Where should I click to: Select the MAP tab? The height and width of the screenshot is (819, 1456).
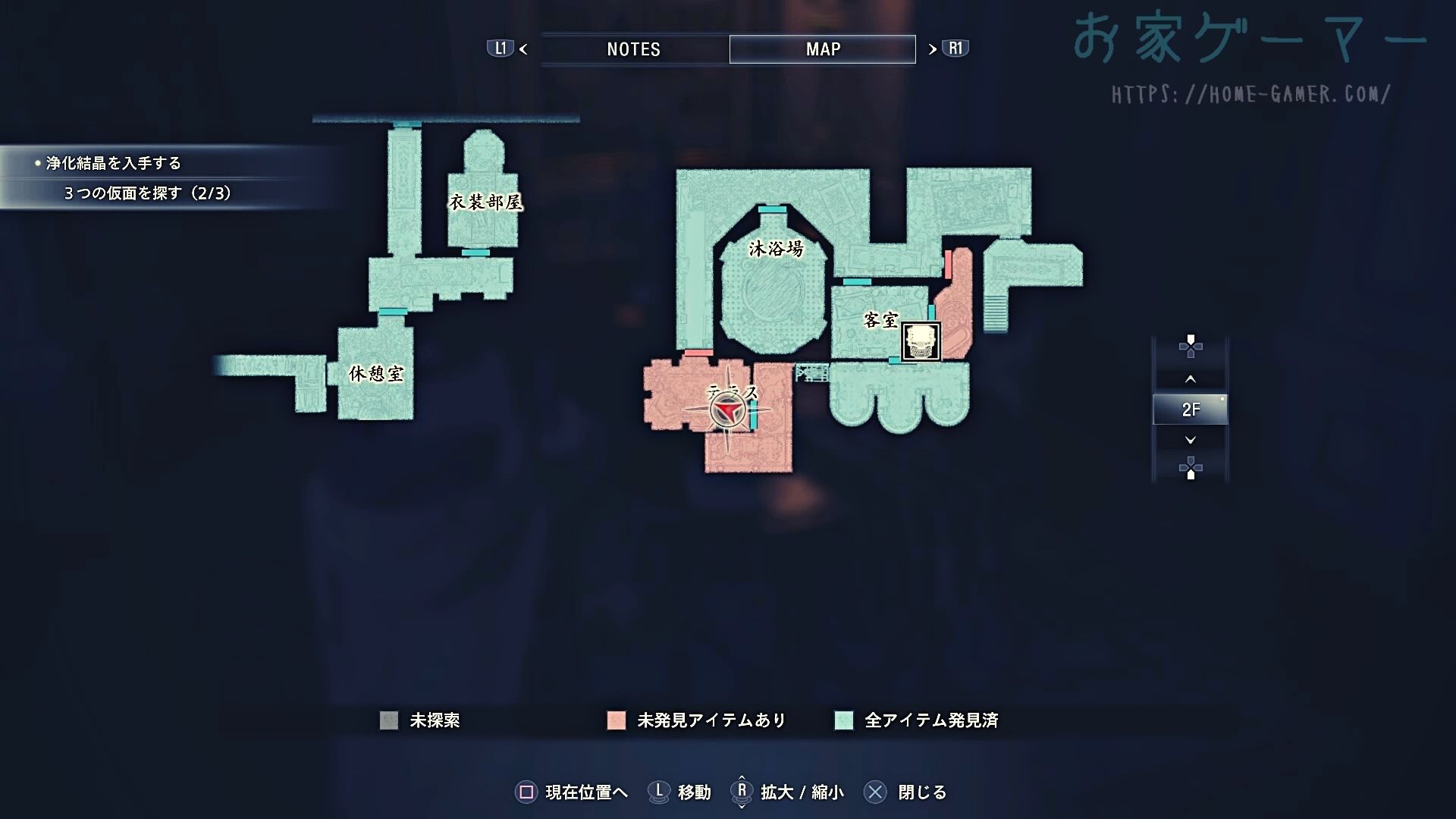pos(822,49)
